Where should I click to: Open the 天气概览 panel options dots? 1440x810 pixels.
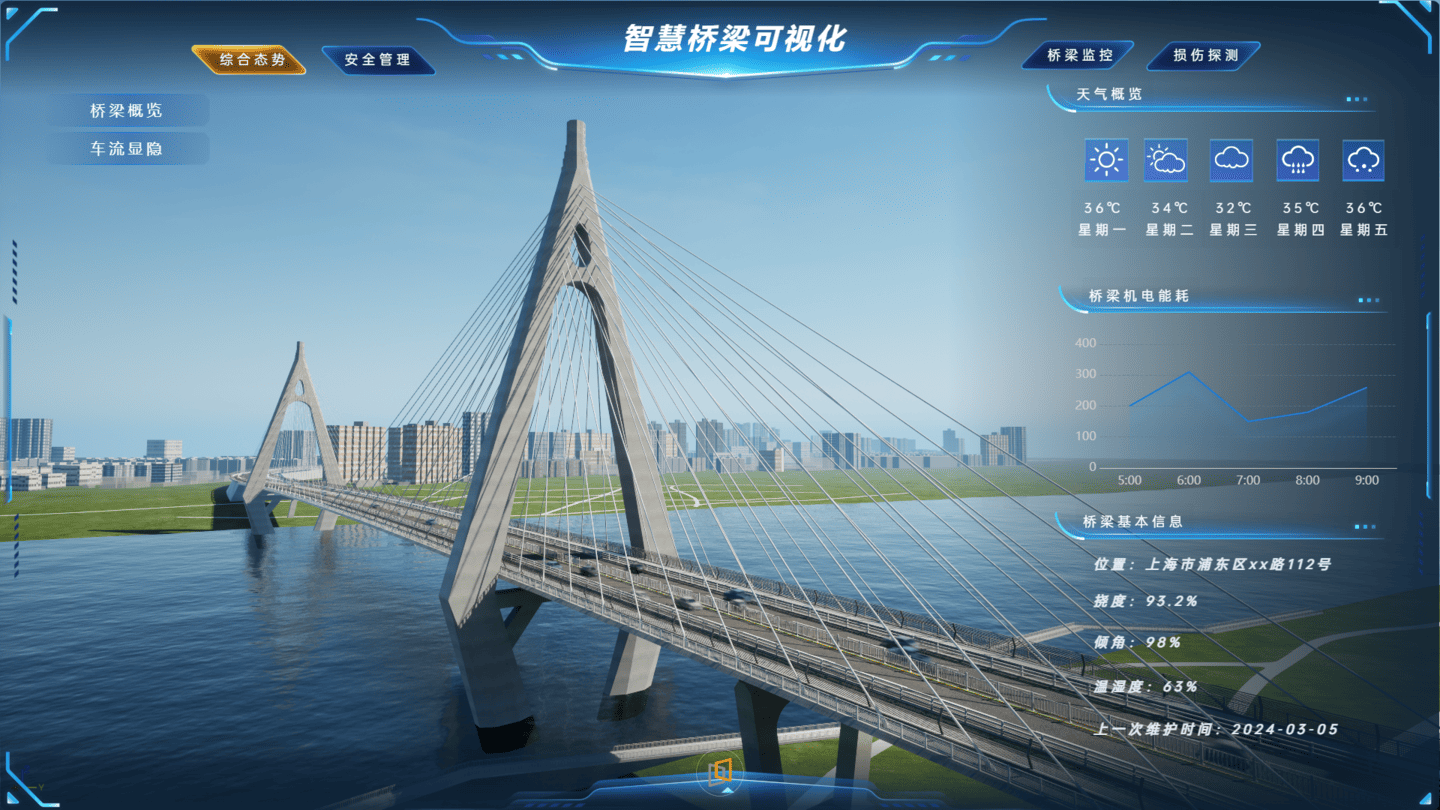pyautogui.click(x=1358, y=100)
